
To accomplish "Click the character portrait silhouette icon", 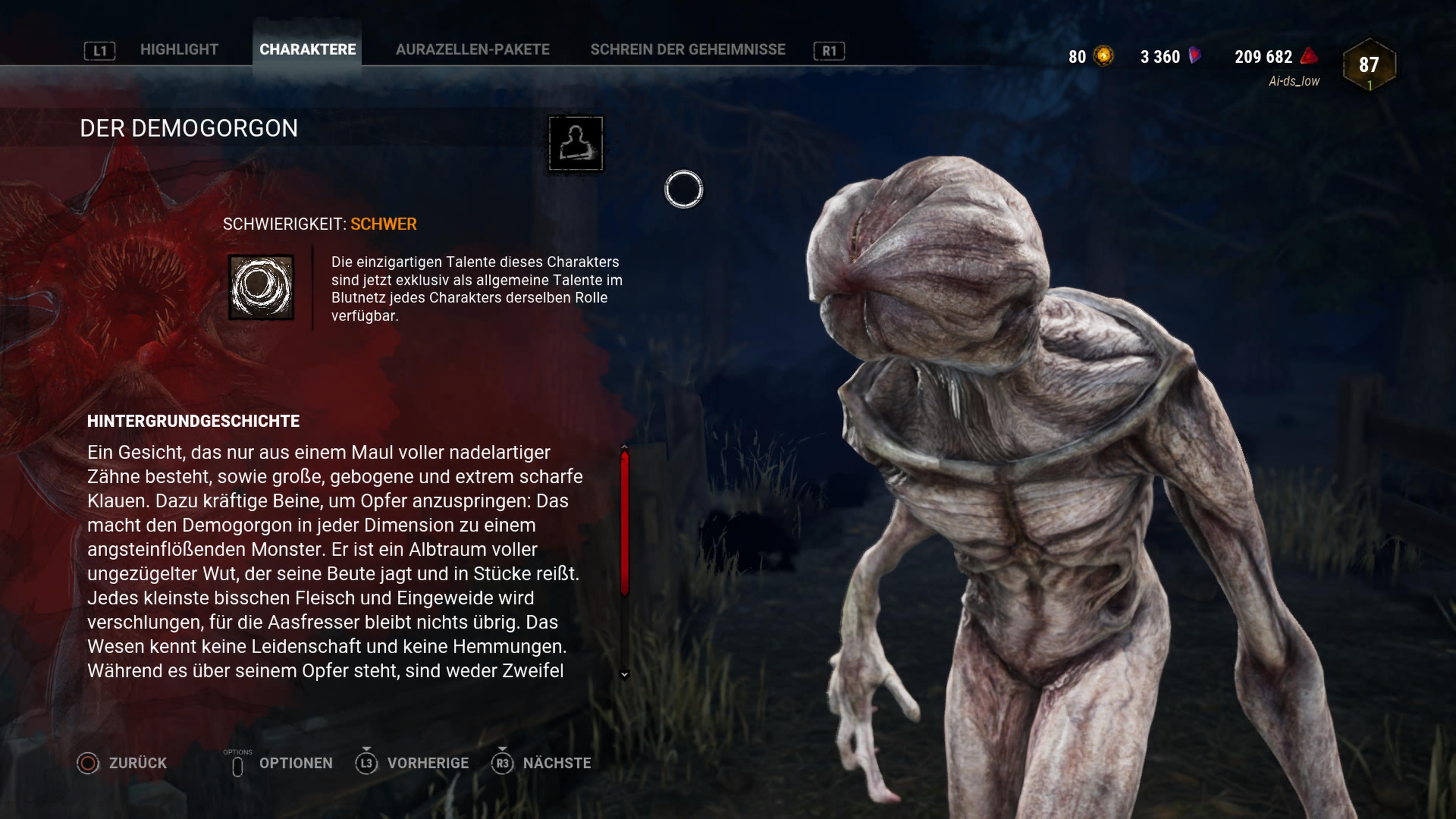I will 576,144.
